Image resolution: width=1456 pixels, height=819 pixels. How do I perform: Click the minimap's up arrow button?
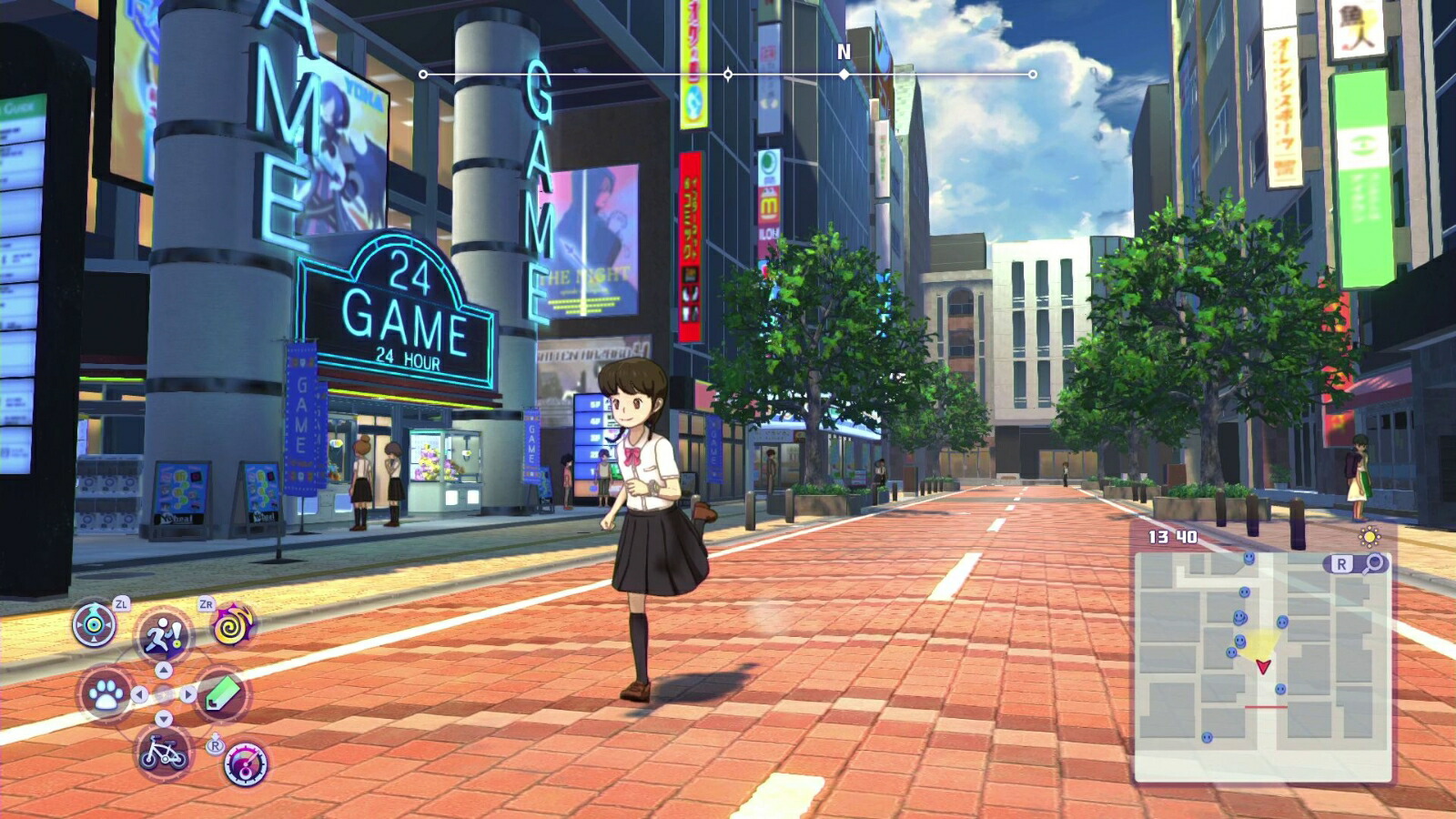point(164,671)
